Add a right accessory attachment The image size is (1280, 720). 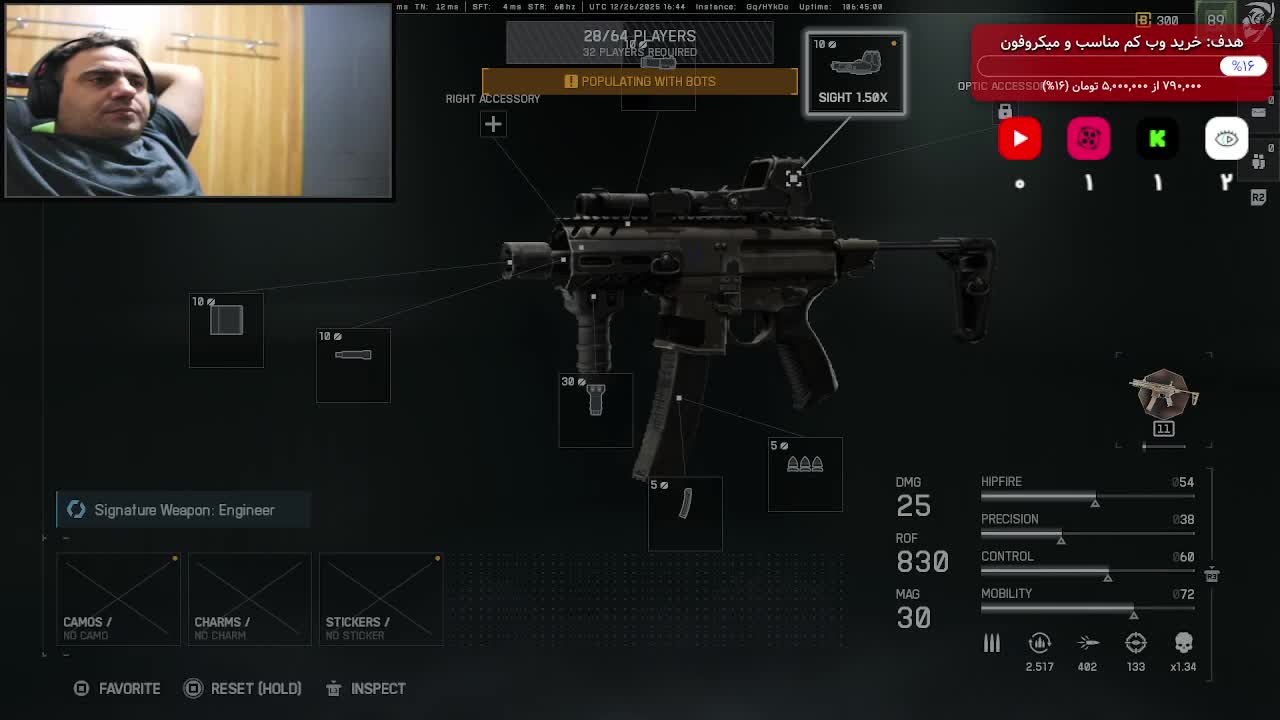click(x=493, y=124)
